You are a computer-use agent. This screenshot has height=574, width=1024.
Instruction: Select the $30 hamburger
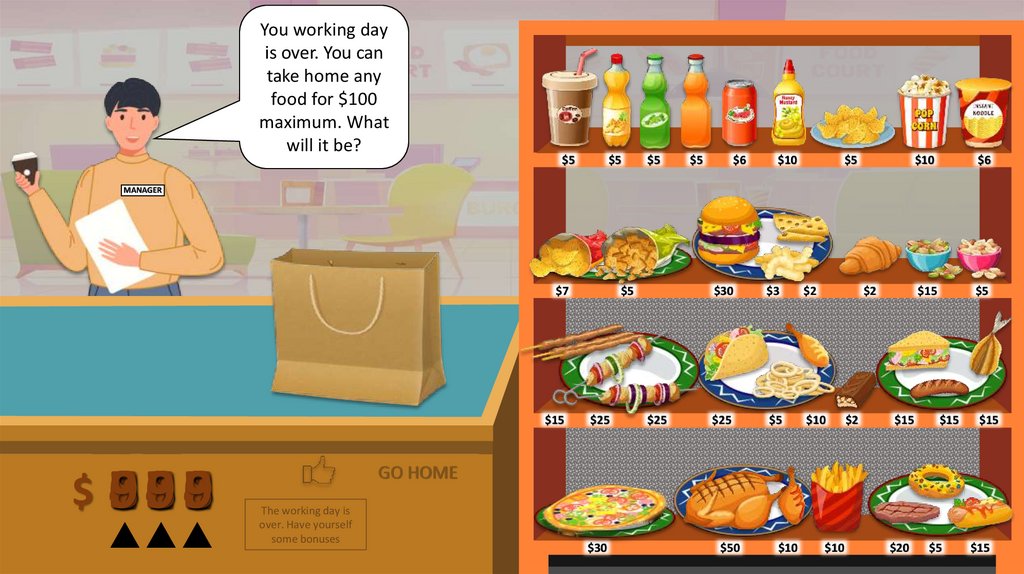coord(728,231)
